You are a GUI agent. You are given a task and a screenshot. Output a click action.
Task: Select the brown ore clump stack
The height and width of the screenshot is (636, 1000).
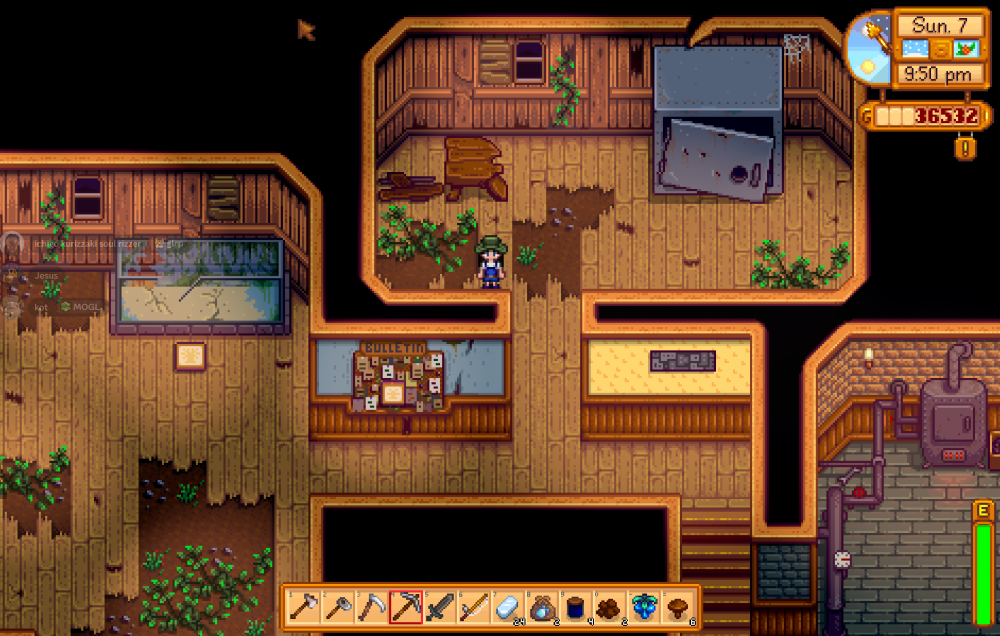(x=609, y=607)
